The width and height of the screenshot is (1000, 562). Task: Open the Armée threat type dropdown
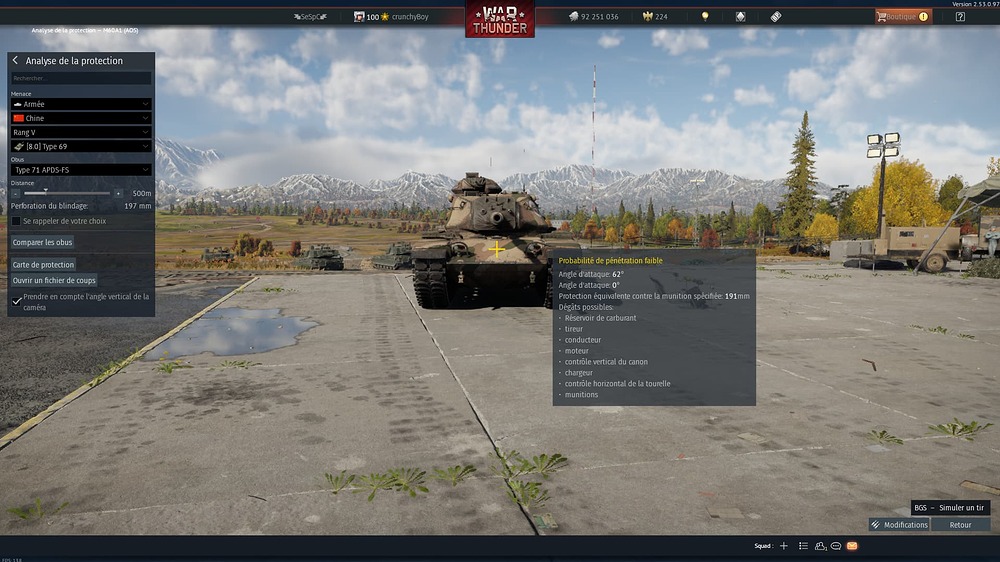[81, 104]
